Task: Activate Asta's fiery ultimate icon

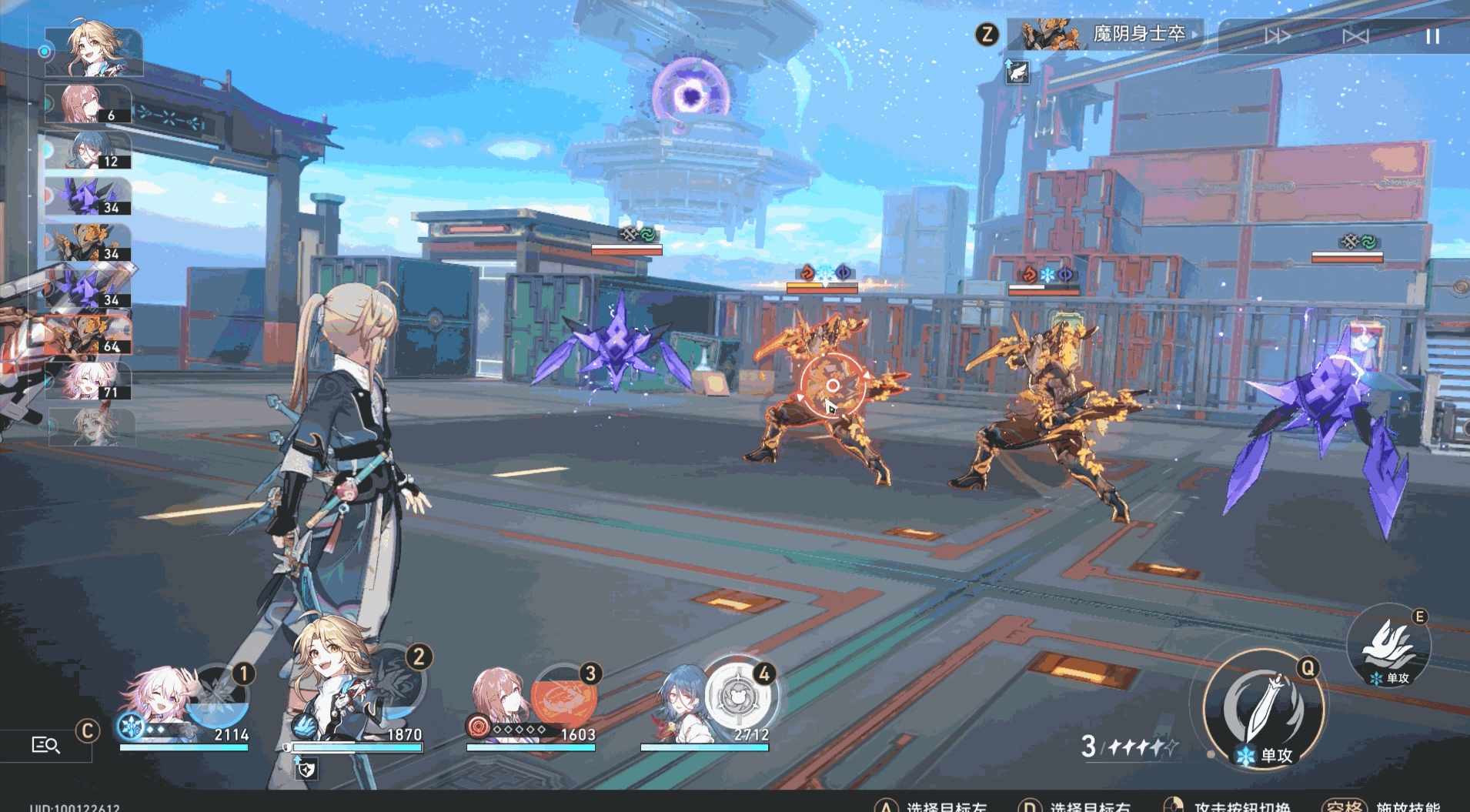Action: pyautogui.click(x=566, y=697)
